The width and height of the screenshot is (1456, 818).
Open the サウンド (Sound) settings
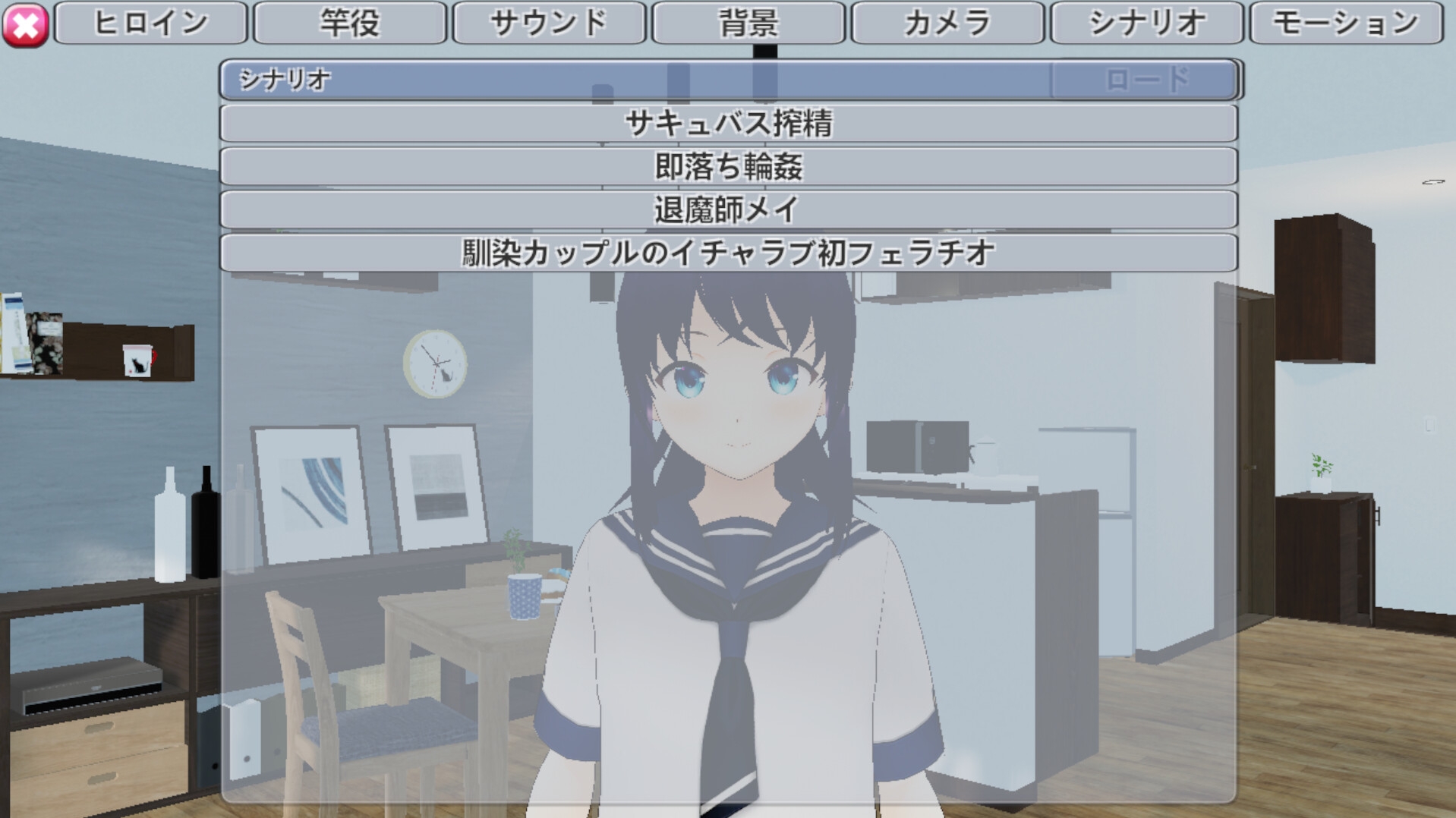coord(550,23)
